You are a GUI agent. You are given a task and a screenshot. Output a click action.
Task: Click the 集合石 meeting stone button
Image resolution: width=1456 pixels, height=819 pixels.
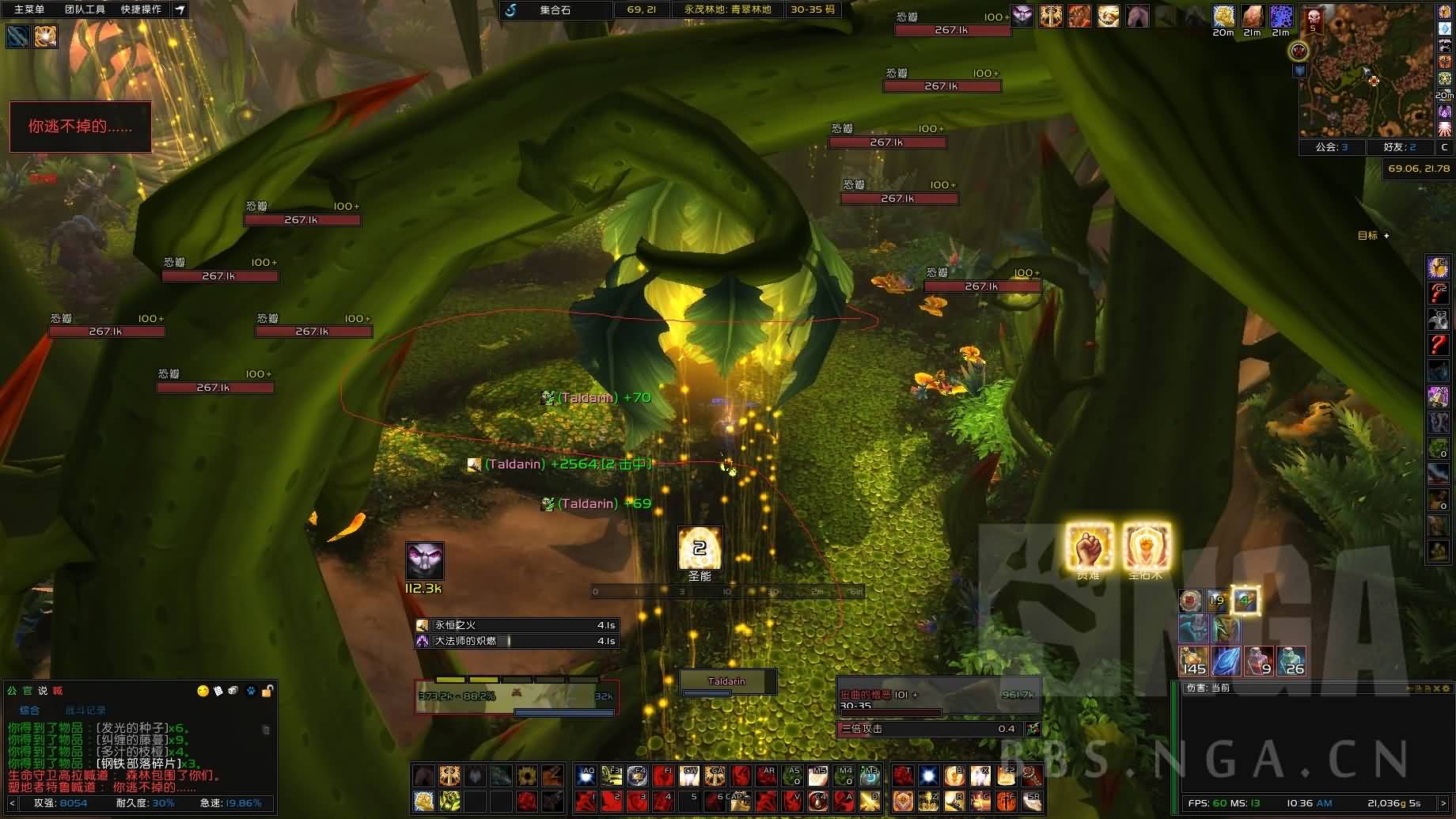[x=555, y=10]
